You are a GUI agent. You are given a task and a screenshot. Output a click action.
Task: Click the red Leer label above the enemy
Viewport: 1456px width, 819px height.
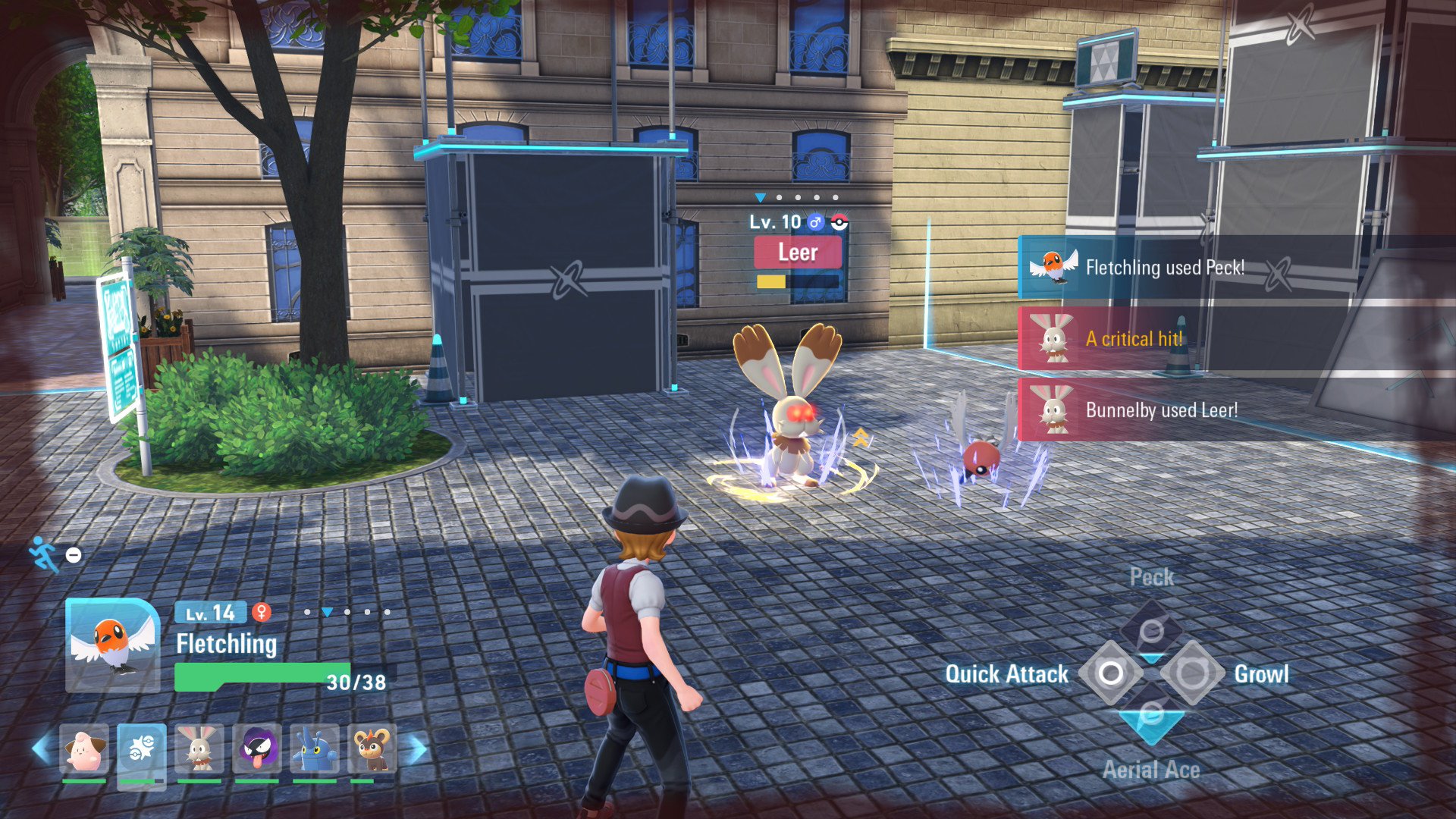point(798,253)
